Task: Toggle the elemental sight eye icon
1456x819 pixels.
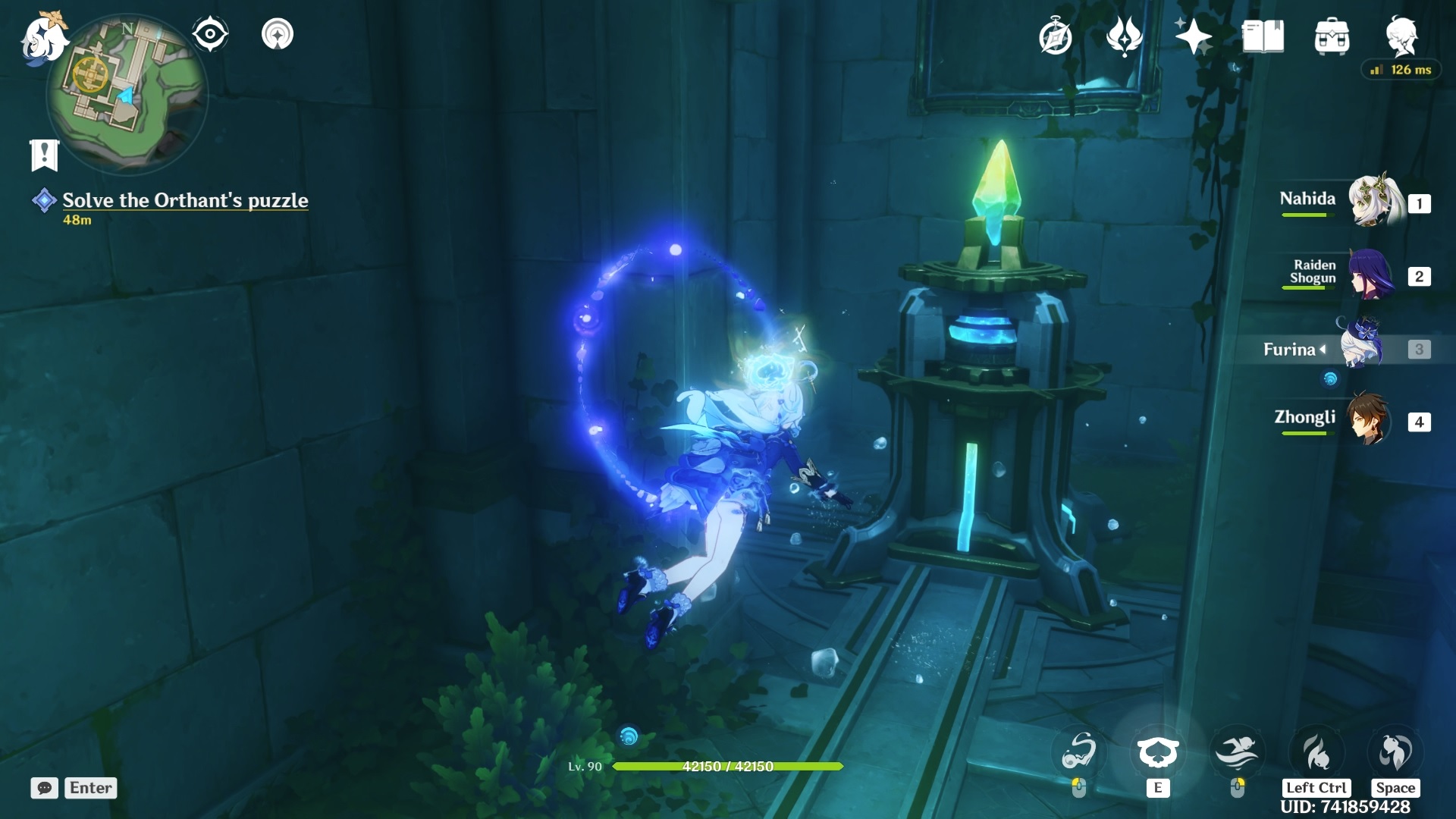Action: [x=210, y=34]
